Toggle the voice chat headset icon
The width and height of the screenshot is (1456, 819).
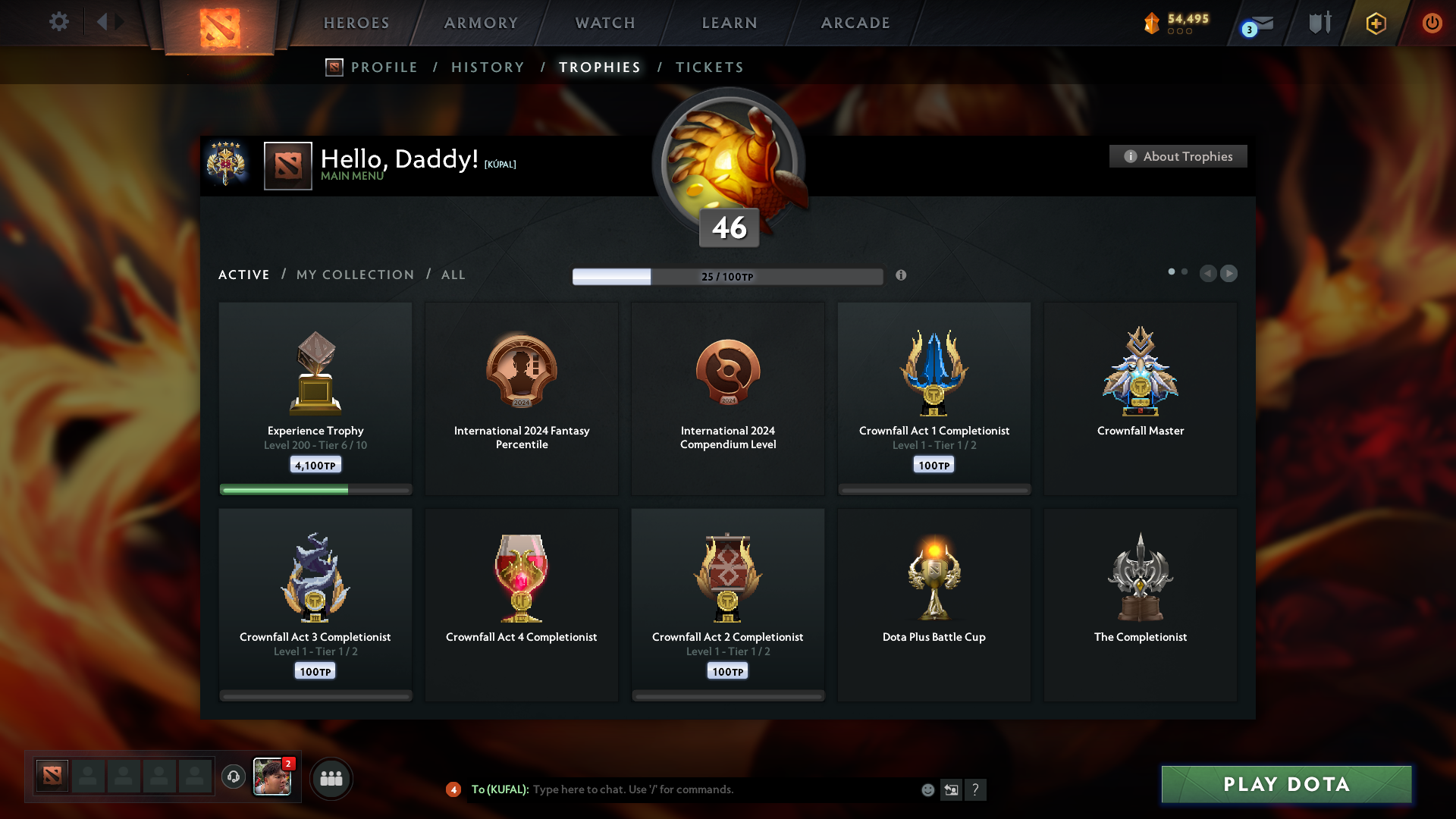(x=233, y=777)
